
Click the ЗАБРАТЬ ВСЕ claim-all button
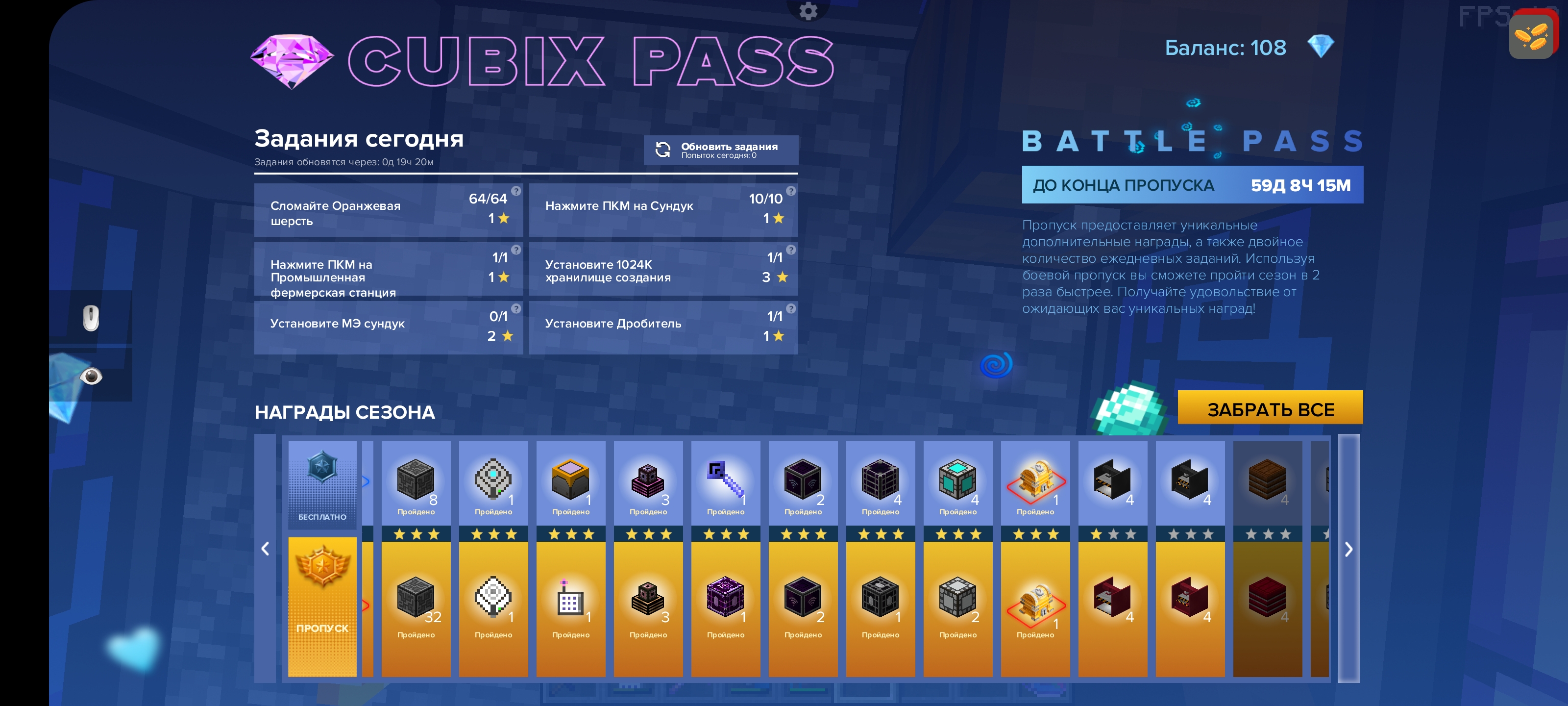click(x=1270, y=408)
